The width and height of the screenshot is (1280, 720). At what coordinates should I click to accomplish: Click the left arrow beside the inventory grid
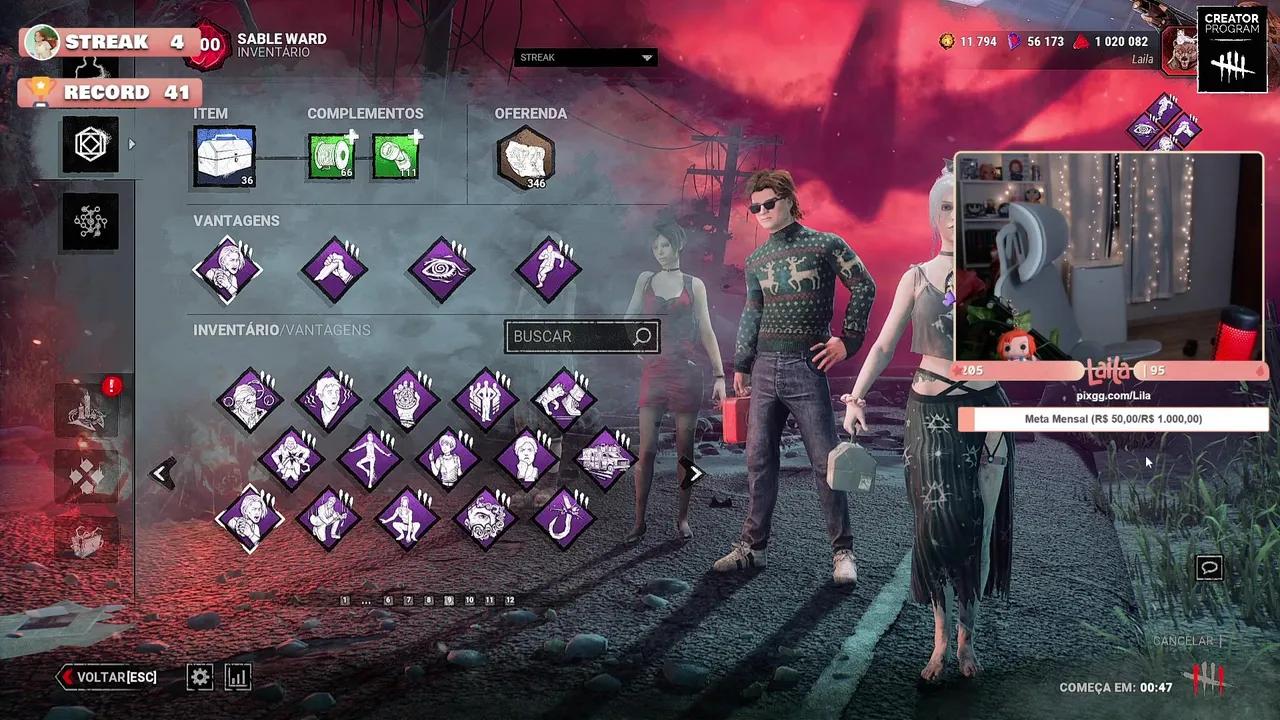tap(161, 472)
